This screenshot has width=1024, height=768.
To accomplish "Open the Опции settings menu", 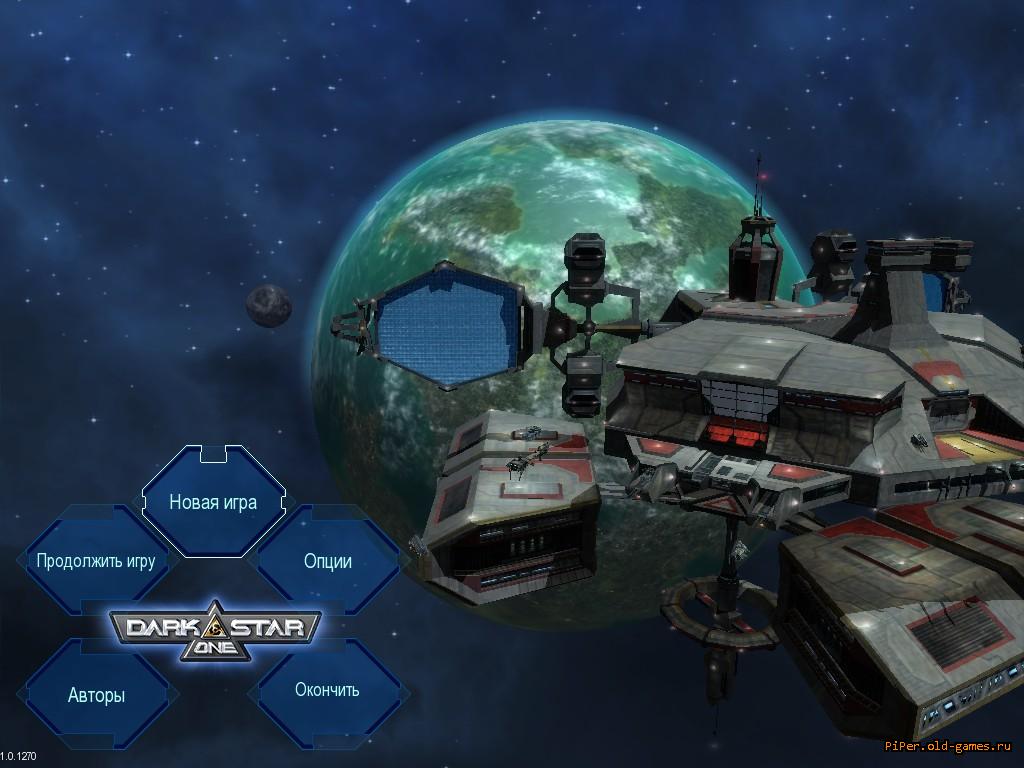I will point(327,561).
